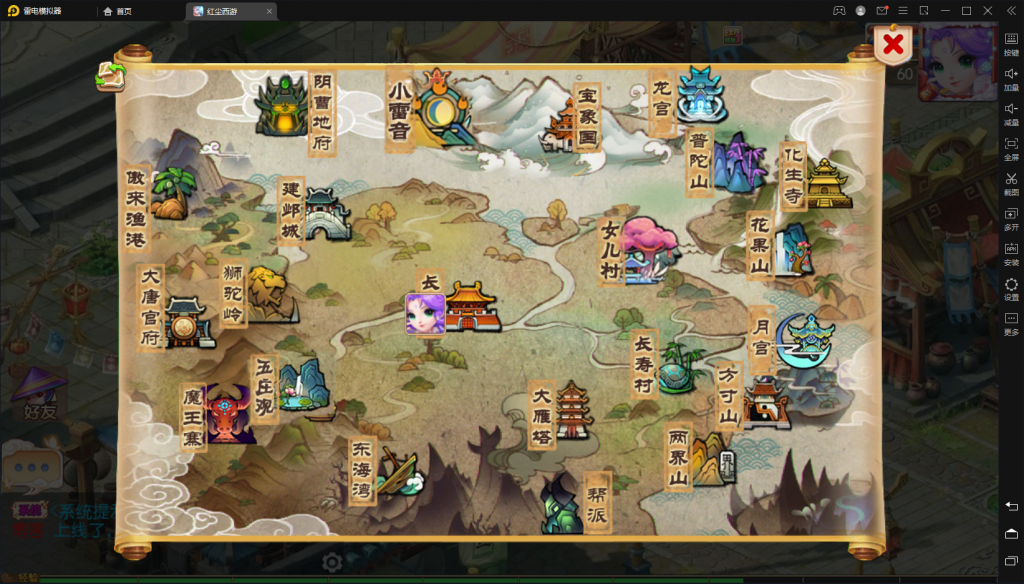This screenshot has width=1024, height=584.
Task: Travel to 化生寺 temple
Action: [828, 182]
